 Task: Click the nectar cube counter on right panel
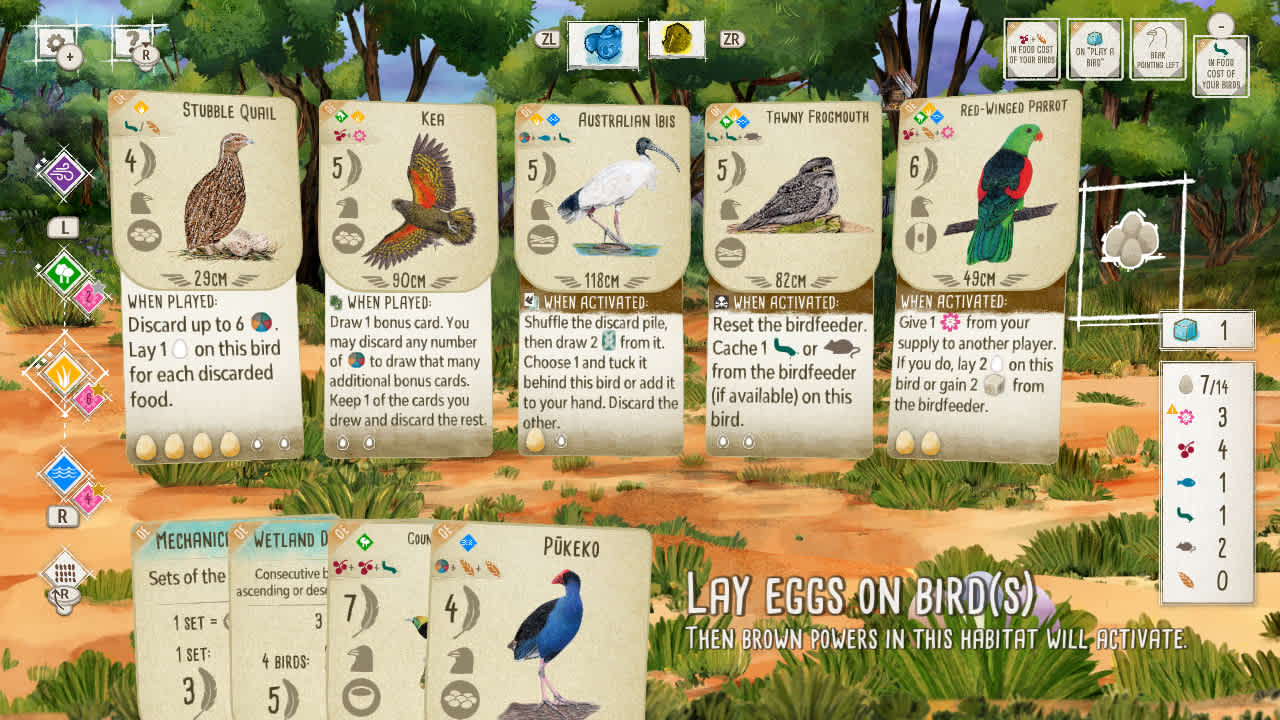pos(1208,328)
